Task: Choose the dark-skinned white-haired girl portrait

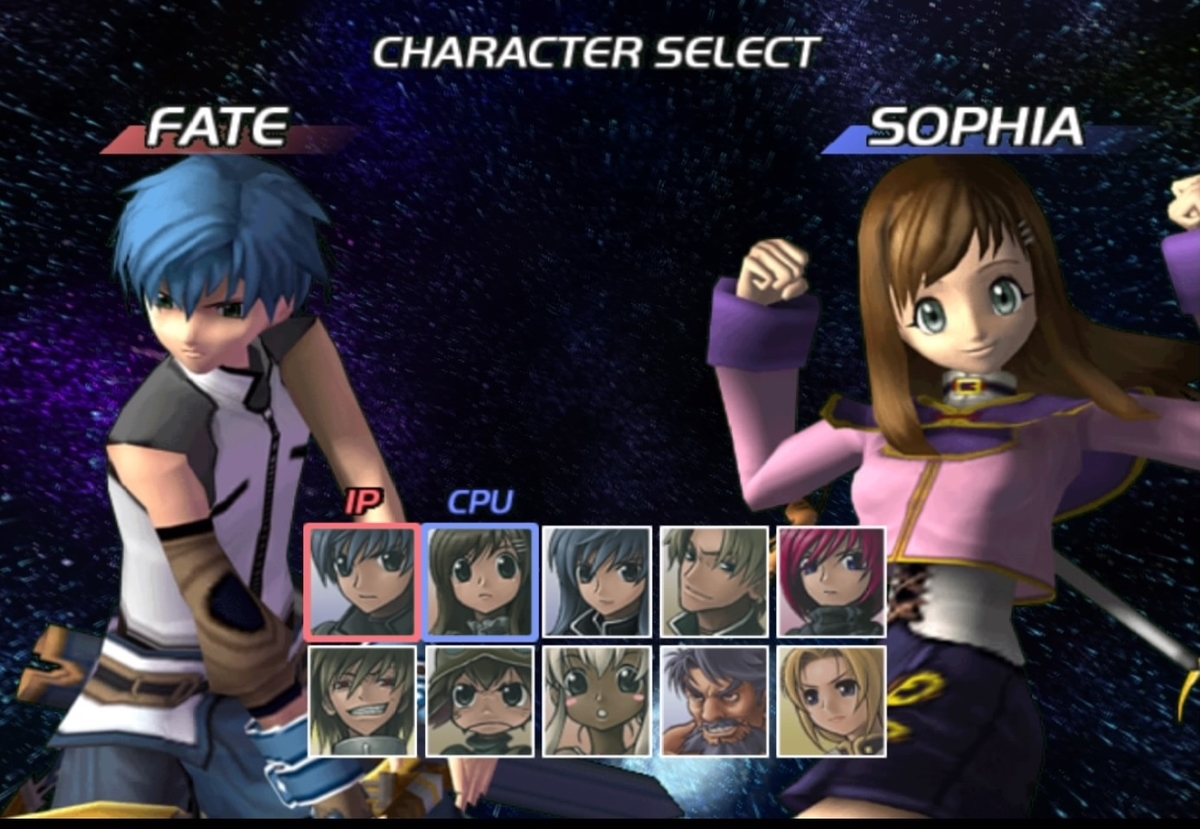Action: point(597,701)
